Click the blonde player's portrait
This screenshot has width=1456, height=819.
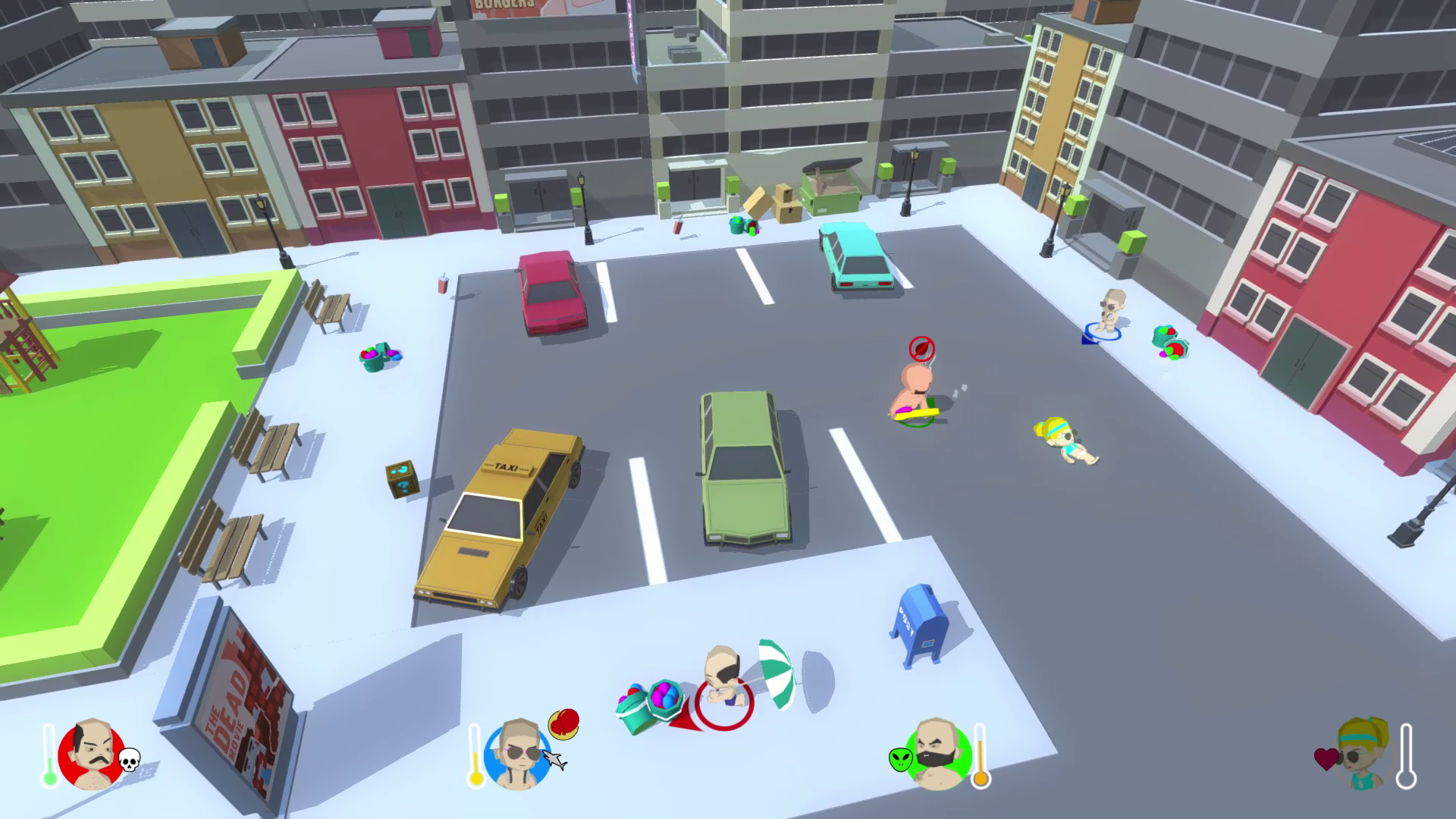pos(1364,754)
